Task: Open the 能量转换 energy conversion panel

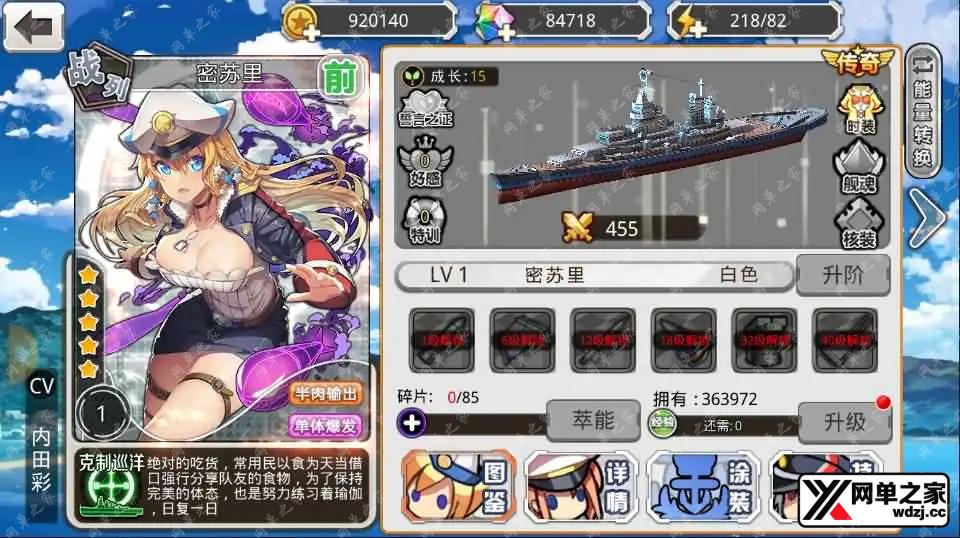Action: tap(926, 112)
